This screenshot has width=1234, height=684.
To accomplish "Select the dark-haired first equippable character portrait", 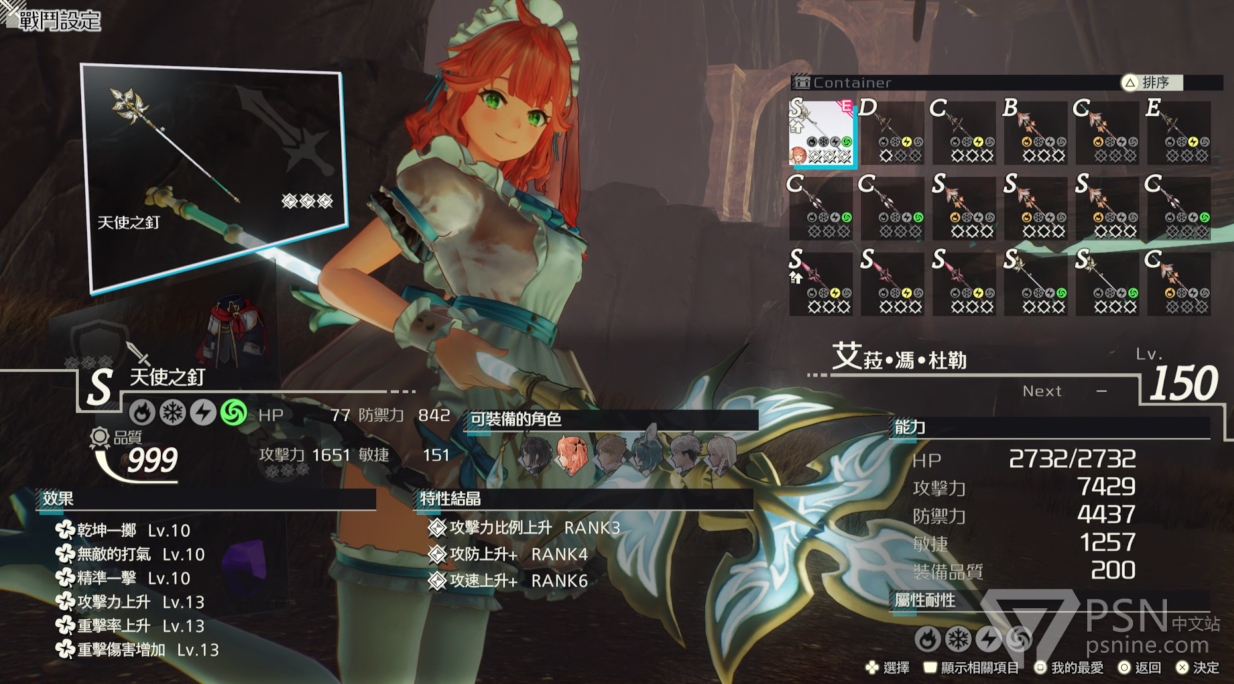I will coord(536,455).
